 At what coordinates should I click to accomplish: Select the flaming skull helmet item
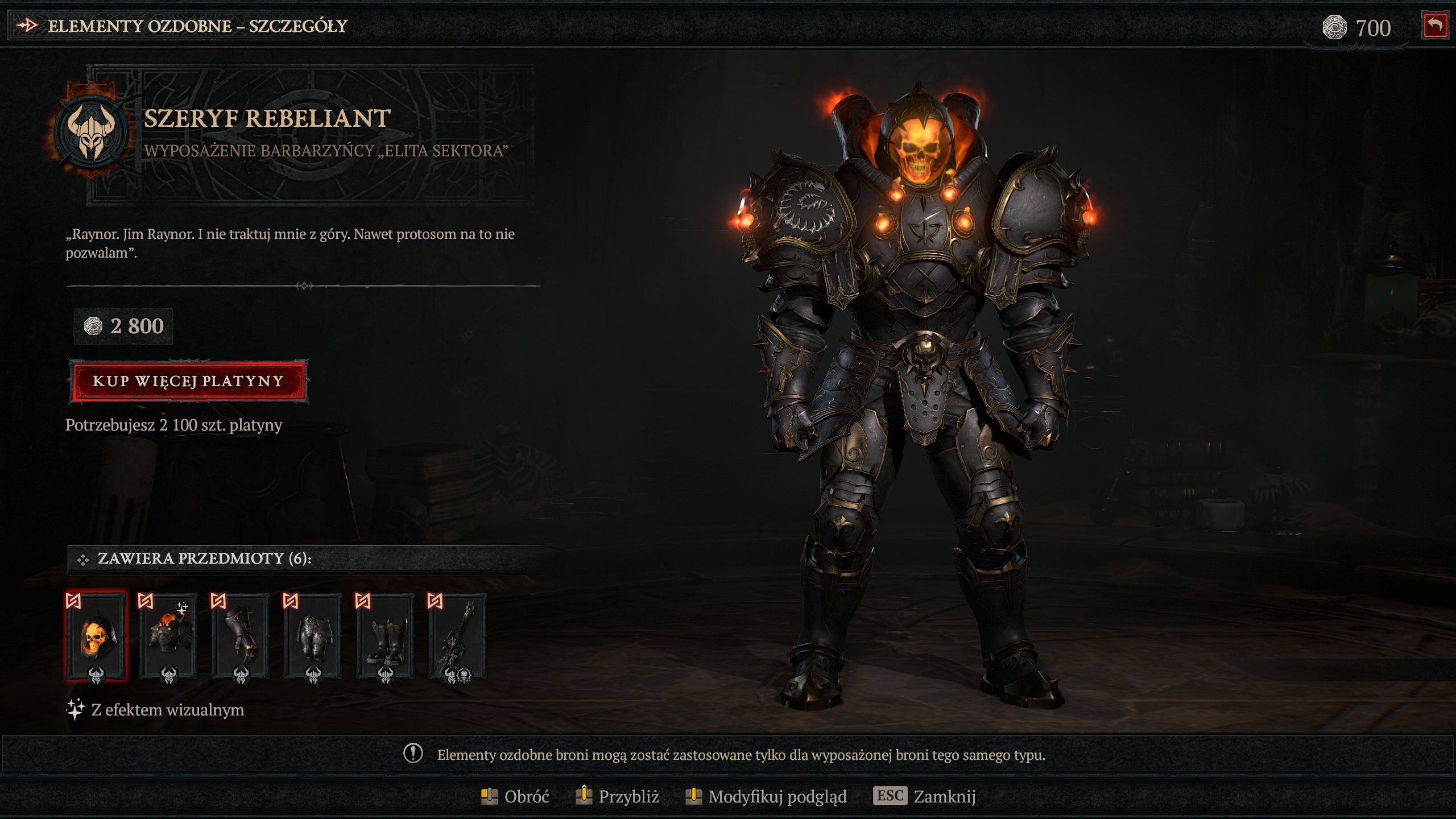click(96, 636)
